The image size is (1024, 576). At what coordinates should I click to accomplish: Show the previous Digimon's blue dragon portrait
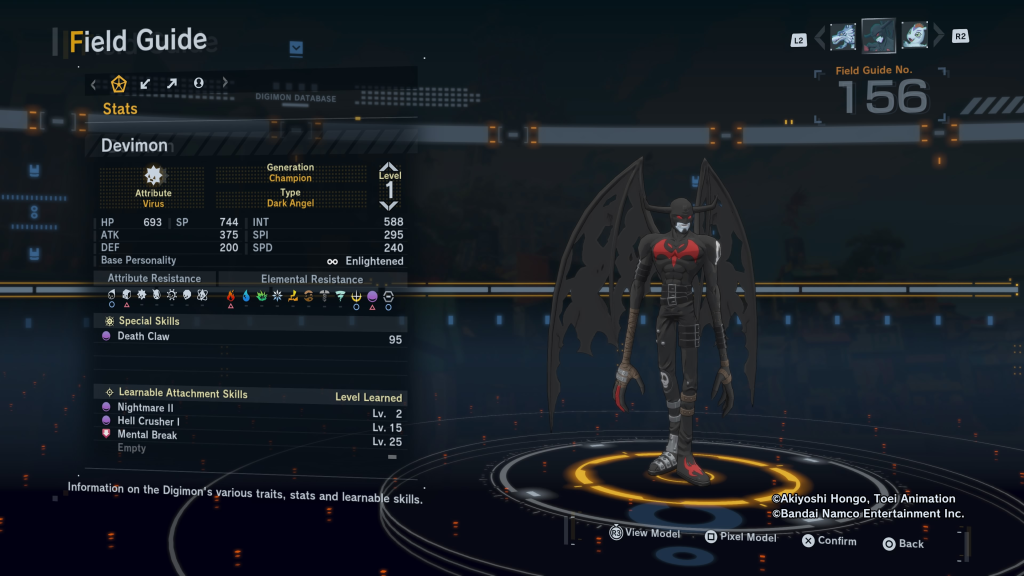(x=843, y=37)
